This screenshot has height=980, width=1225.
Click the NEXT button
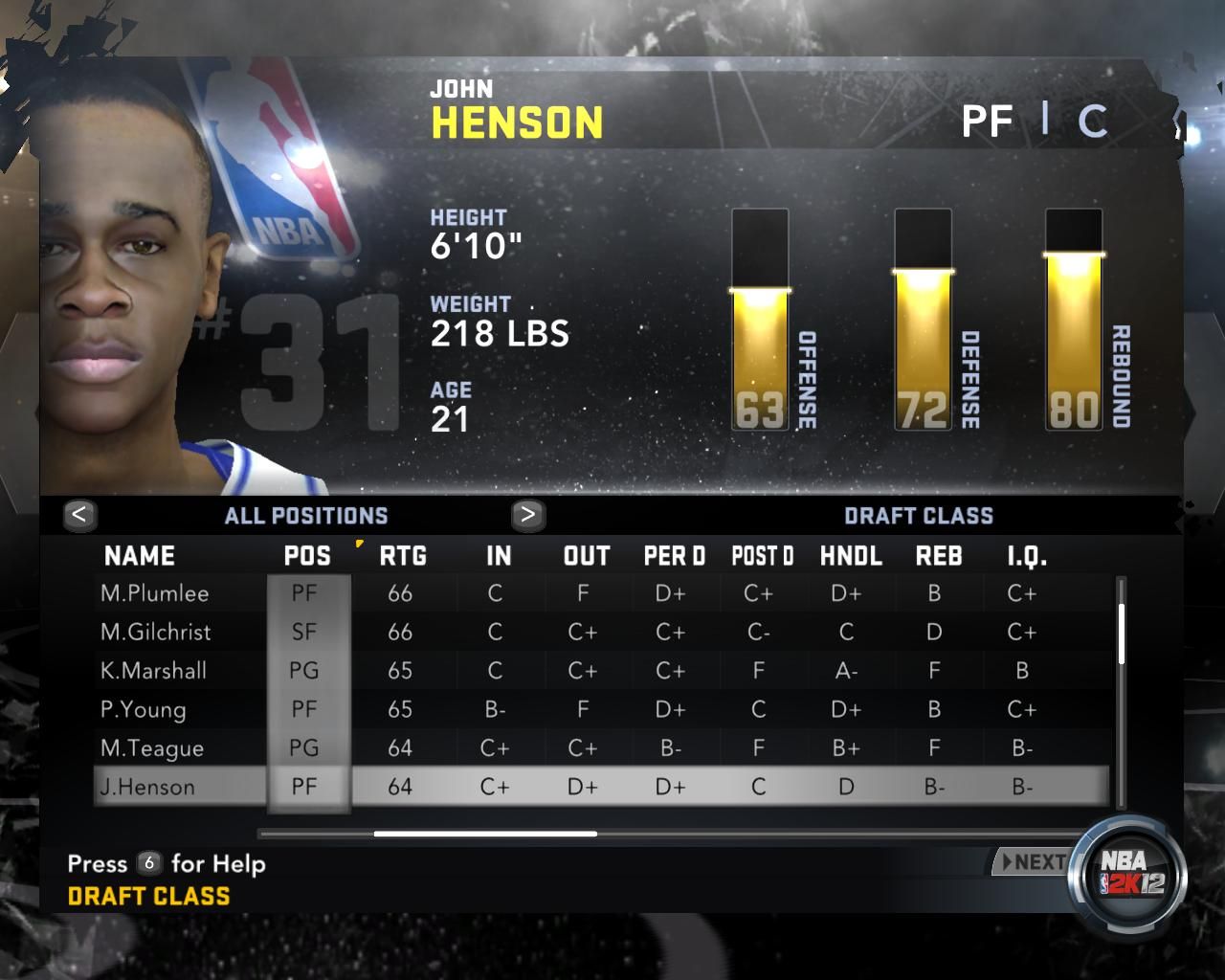1034,862
